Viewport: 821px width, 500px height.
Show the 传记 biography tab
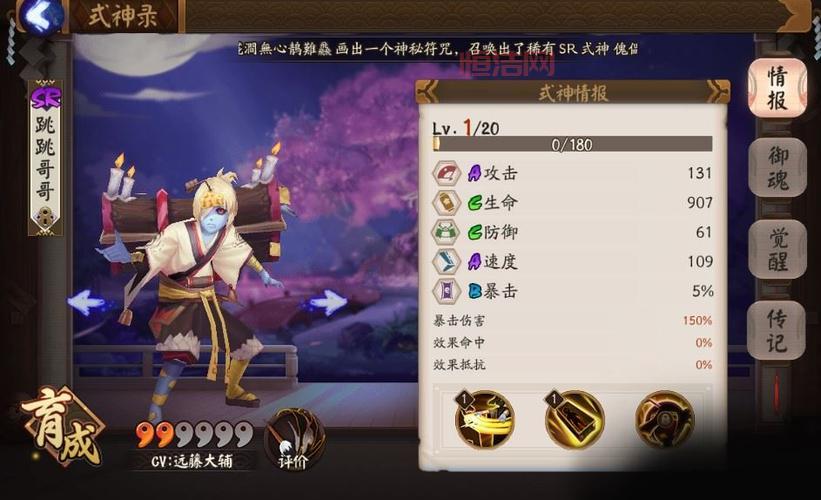[x=777, y=330]
